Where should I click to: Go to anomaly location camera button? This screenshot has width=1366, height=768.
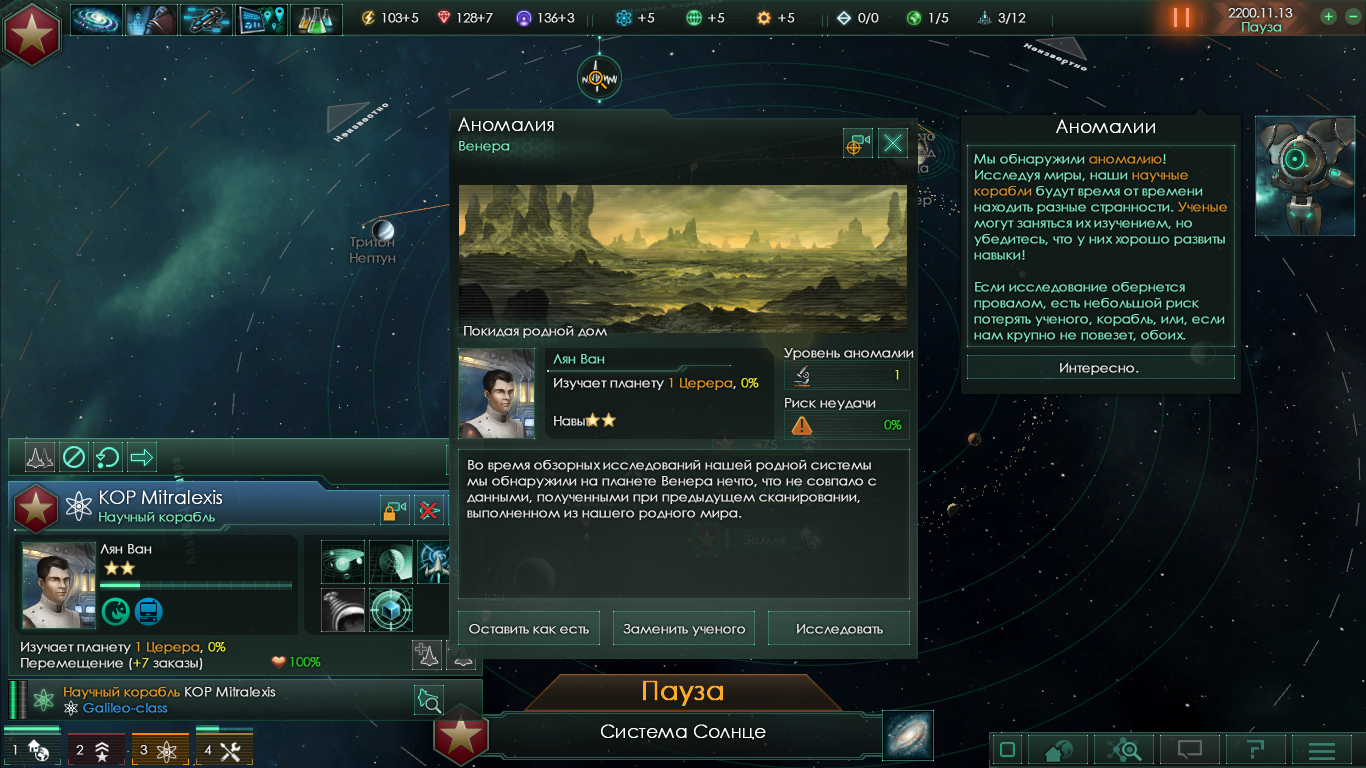(857, 144)
